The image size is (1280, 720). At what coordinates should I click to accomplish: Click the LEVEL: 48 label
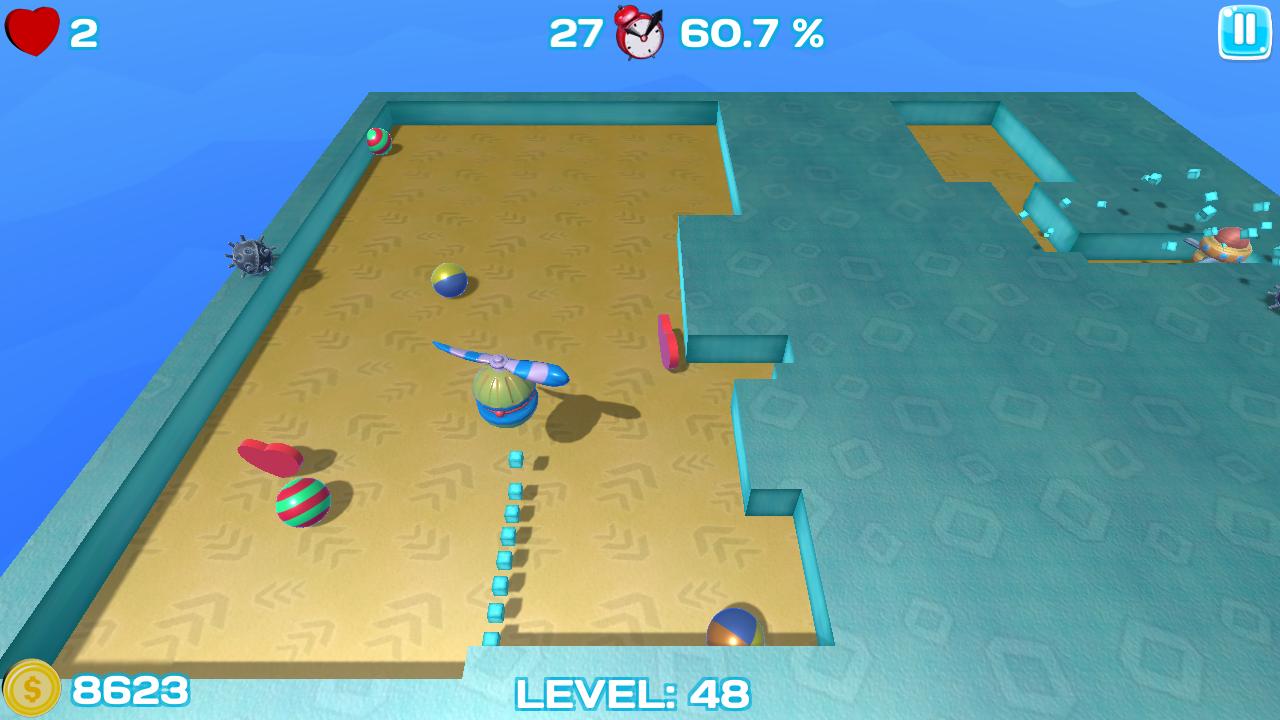coord(630,692)
